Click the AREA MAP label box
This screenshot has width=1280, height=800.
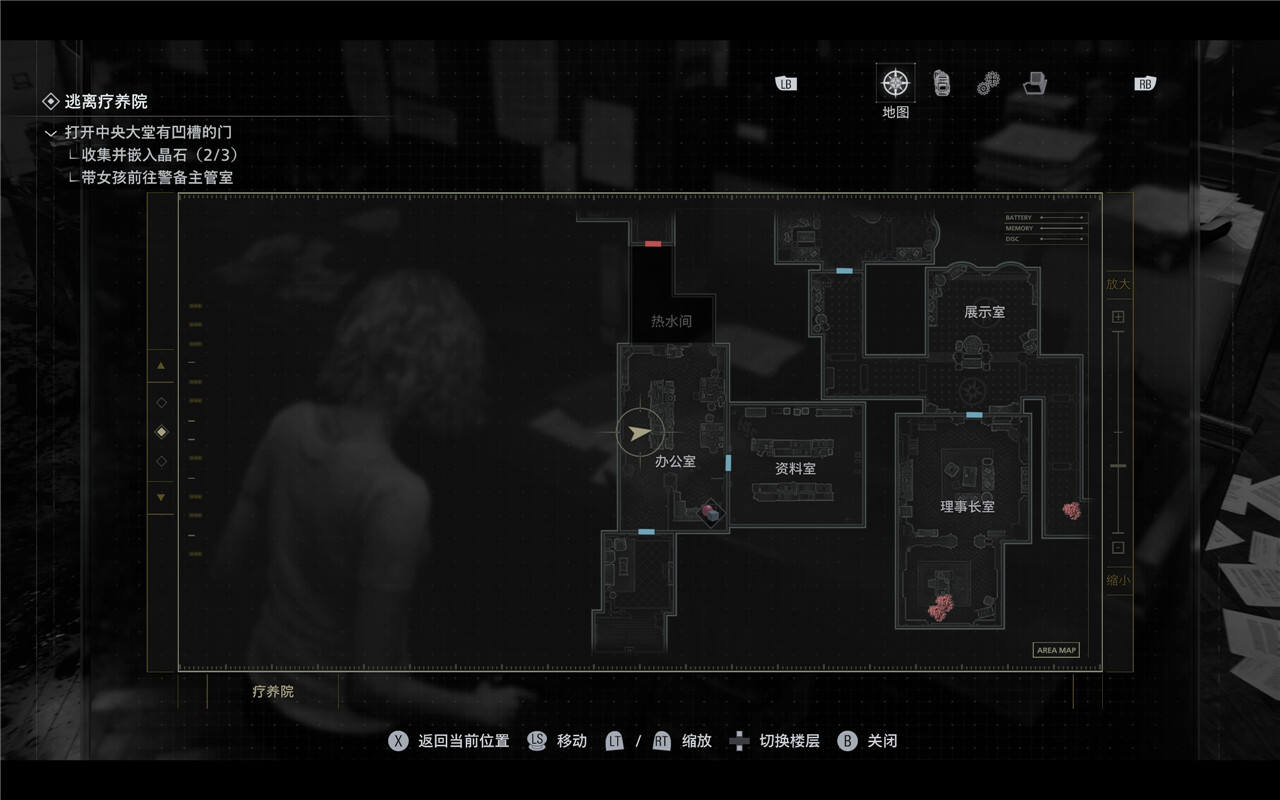pos(1056,650)
